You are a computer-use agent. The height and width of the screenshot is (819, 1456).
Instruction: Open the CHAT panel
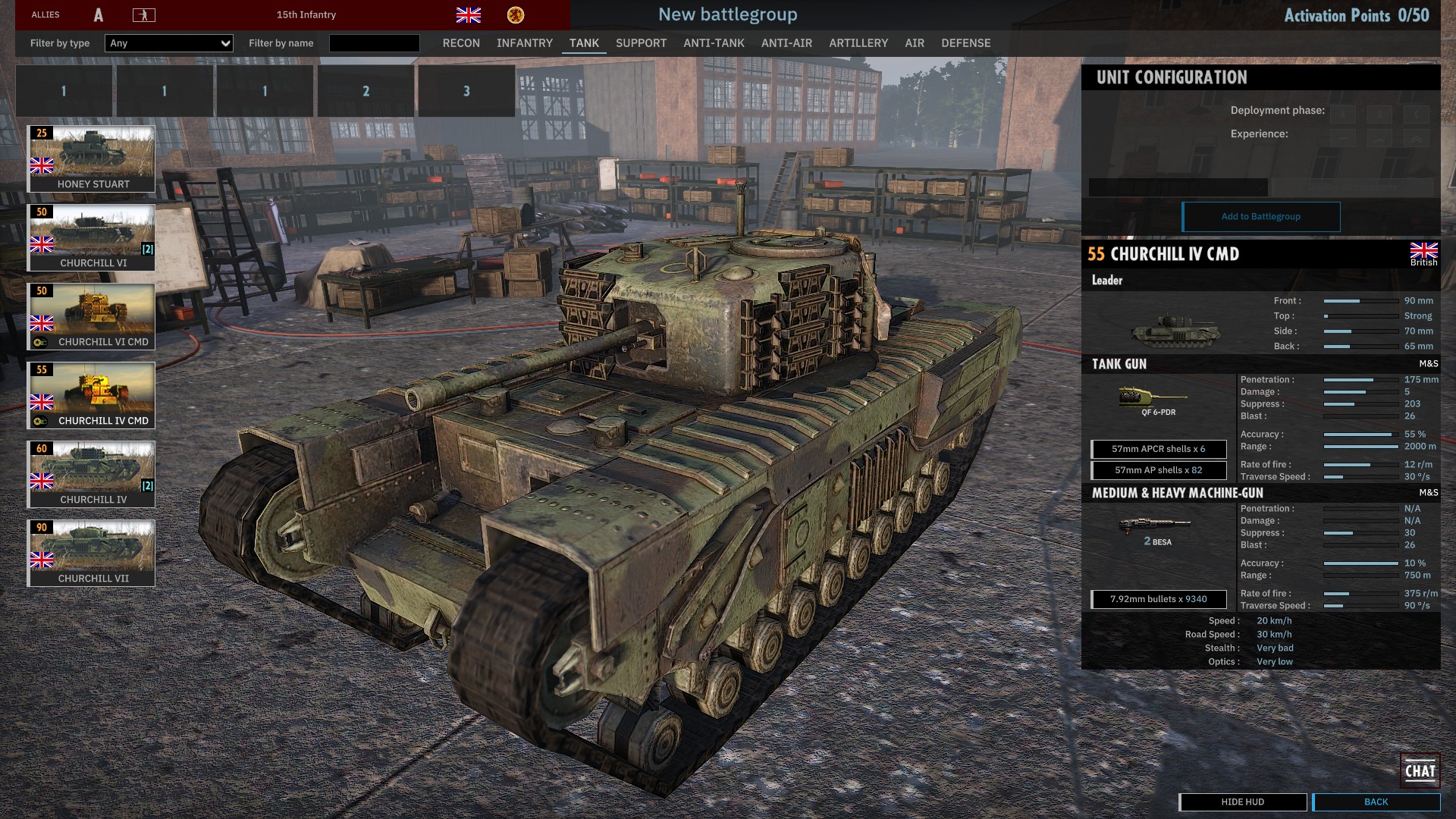1420,771
